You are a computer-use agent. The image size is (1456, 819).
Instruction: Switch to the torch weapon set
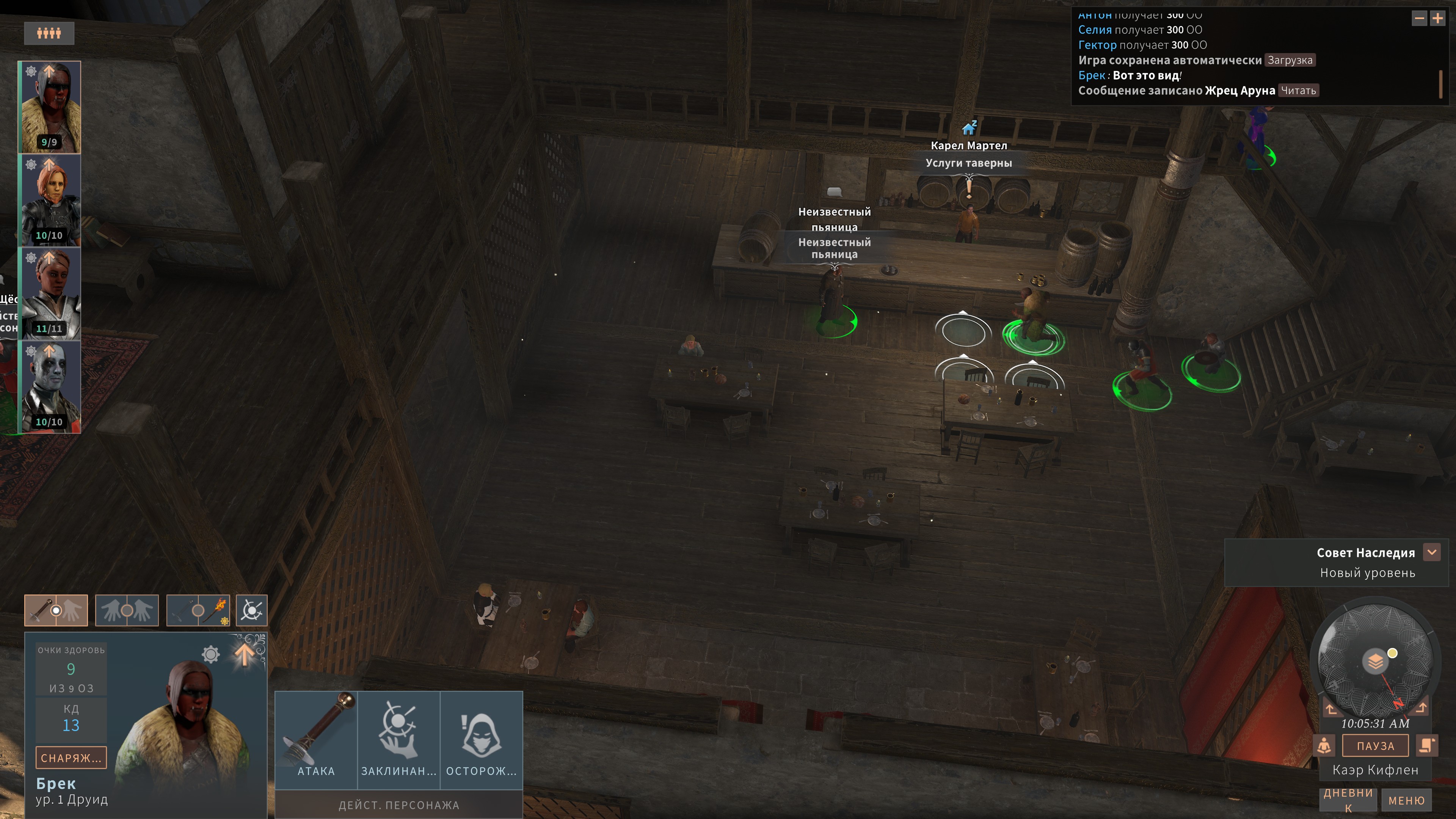(x=198, y=610)
